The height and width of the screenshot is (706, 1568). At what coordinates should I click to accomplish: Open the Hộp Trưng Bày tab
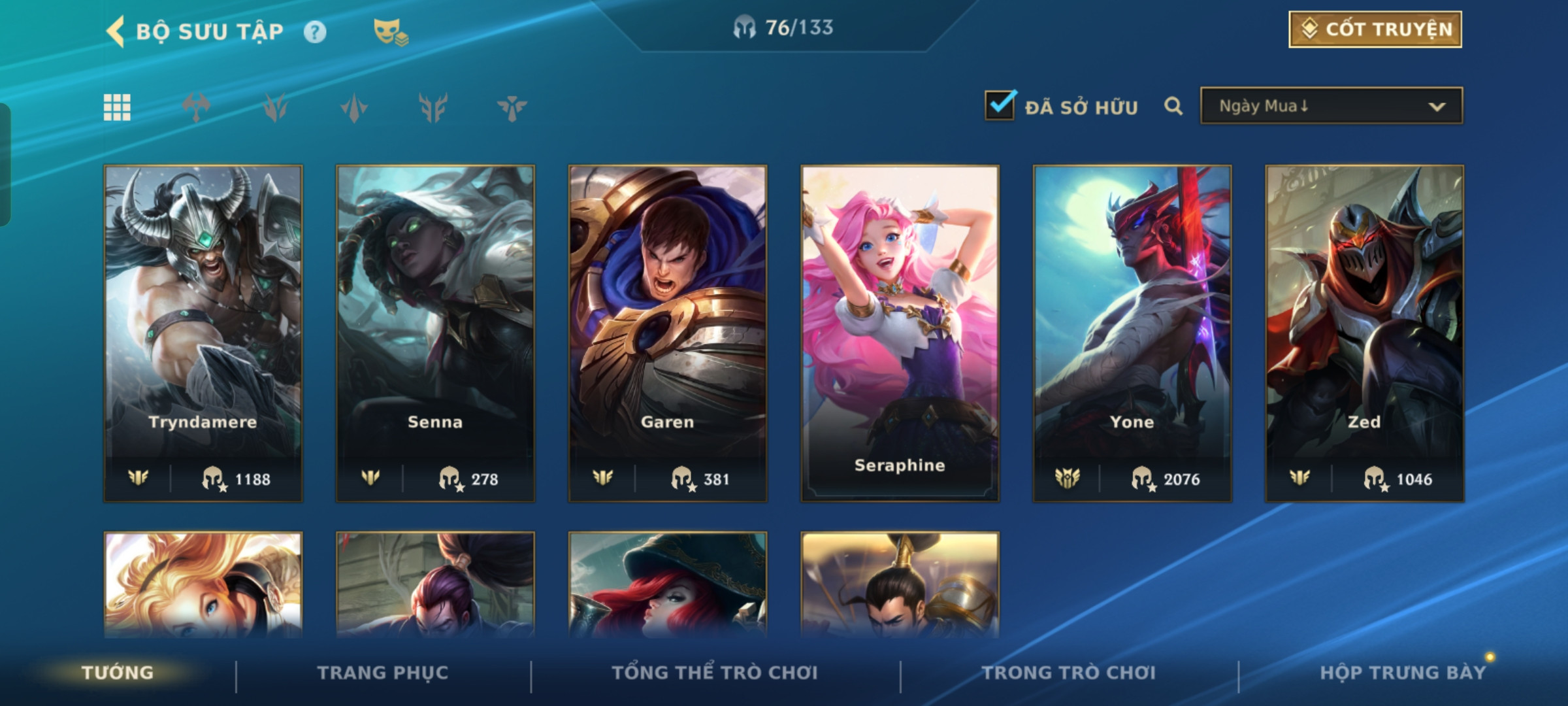(1402, 673)
